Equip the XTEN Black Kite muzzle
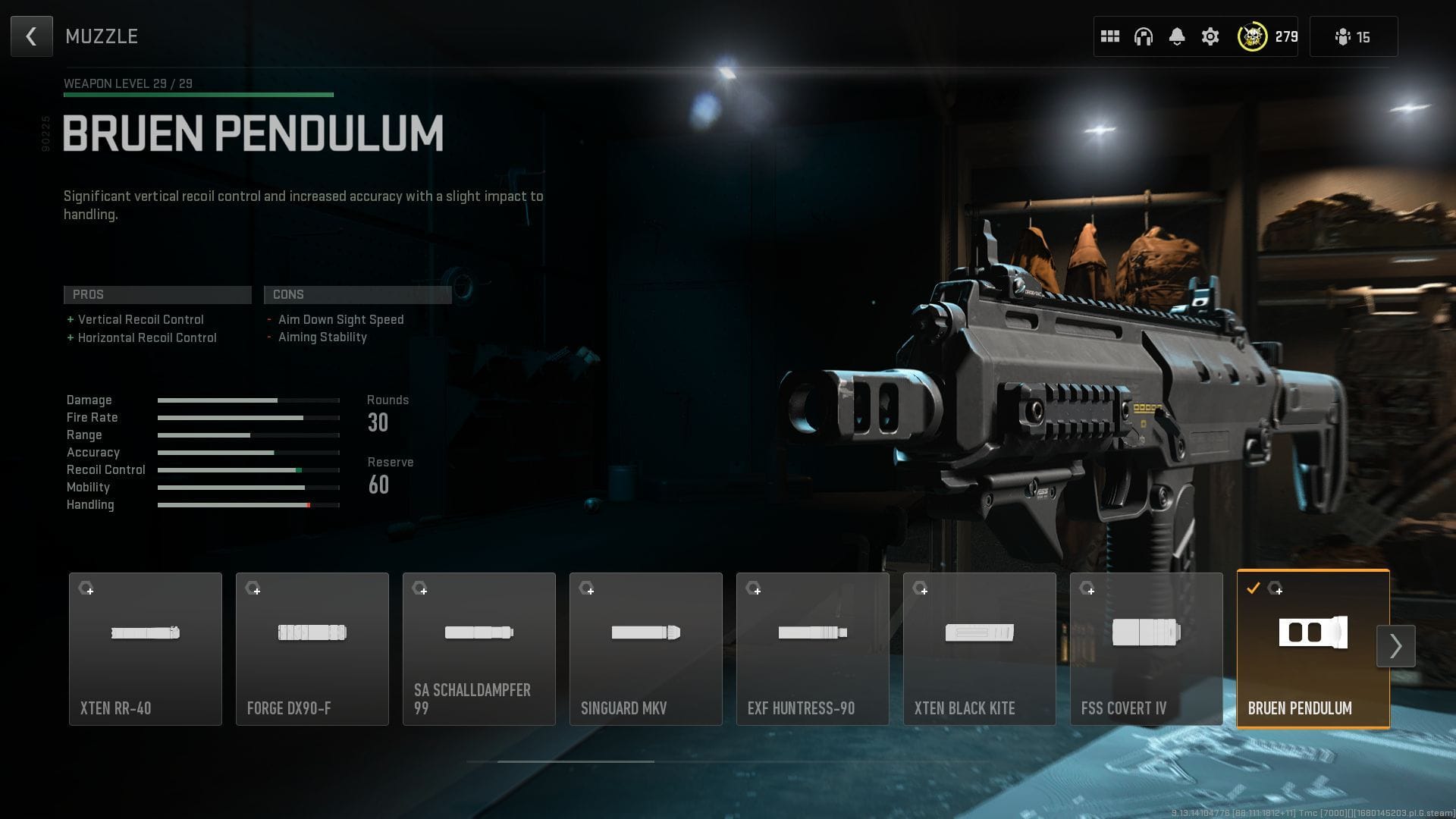The height and width of the screenshot is (819, 1456). point(980,649)
